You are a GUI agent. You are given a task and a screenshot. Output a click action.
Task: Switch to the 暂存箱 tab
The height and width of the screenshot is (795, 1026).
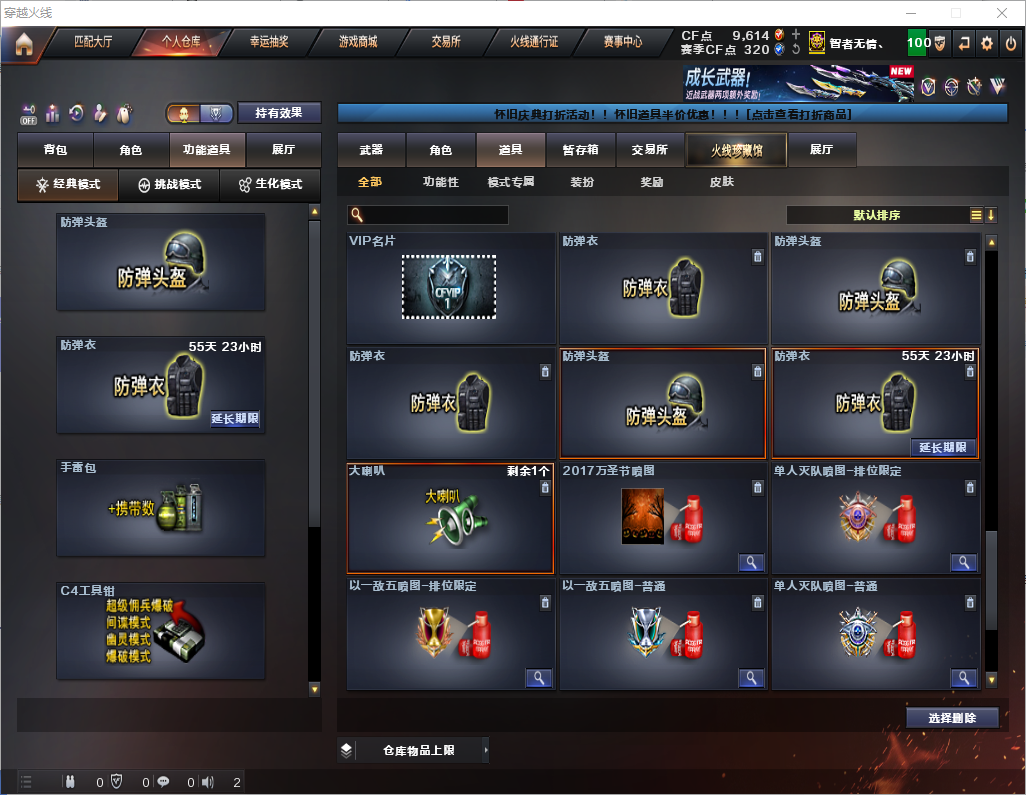click(580, 150)
